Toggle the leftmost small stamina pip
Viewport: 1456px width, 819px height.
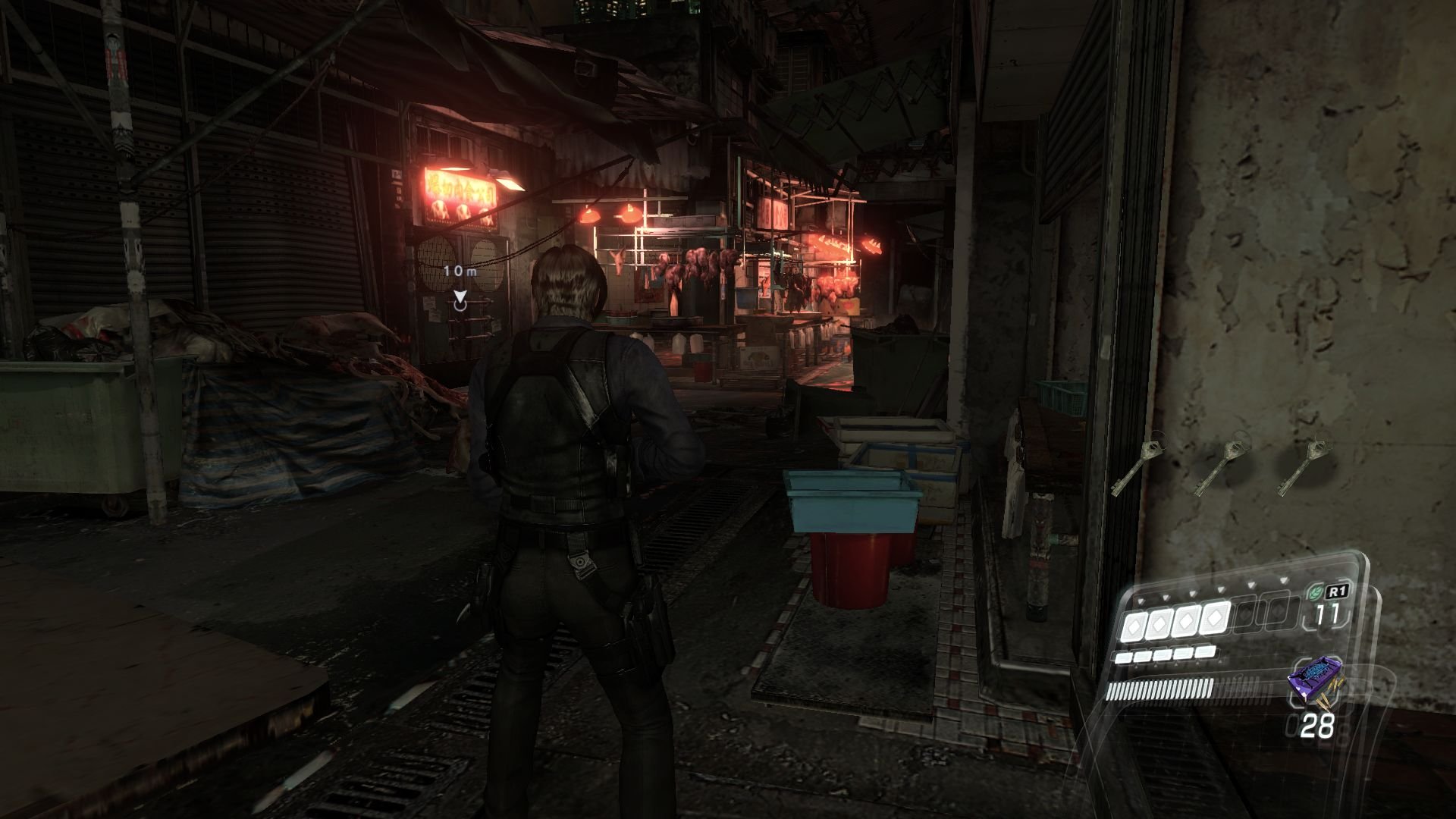pos(1122,658)
